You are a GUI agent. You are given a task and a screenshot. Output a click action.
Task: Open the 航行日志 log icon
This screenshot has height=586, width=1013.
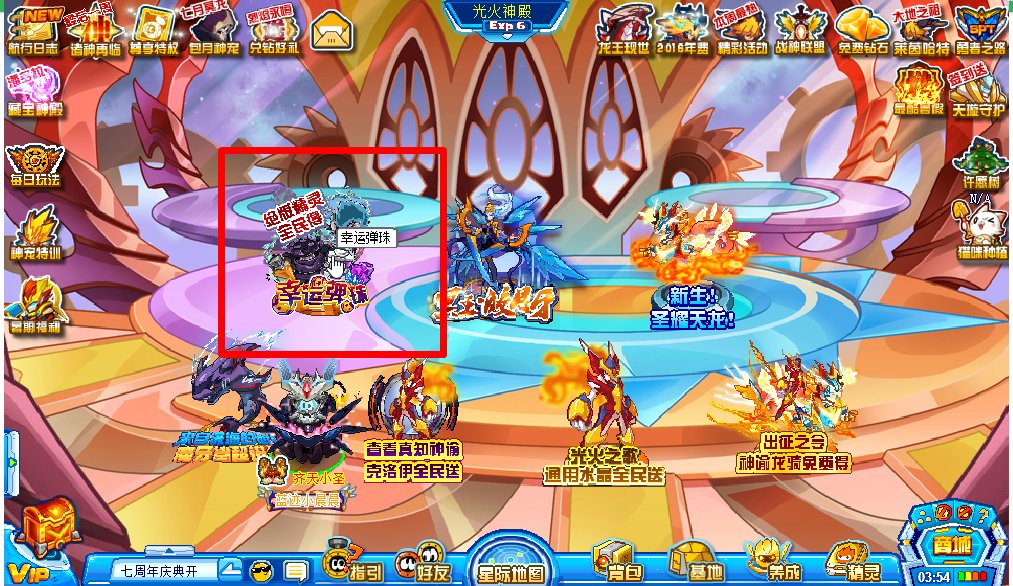pos(34,30)
